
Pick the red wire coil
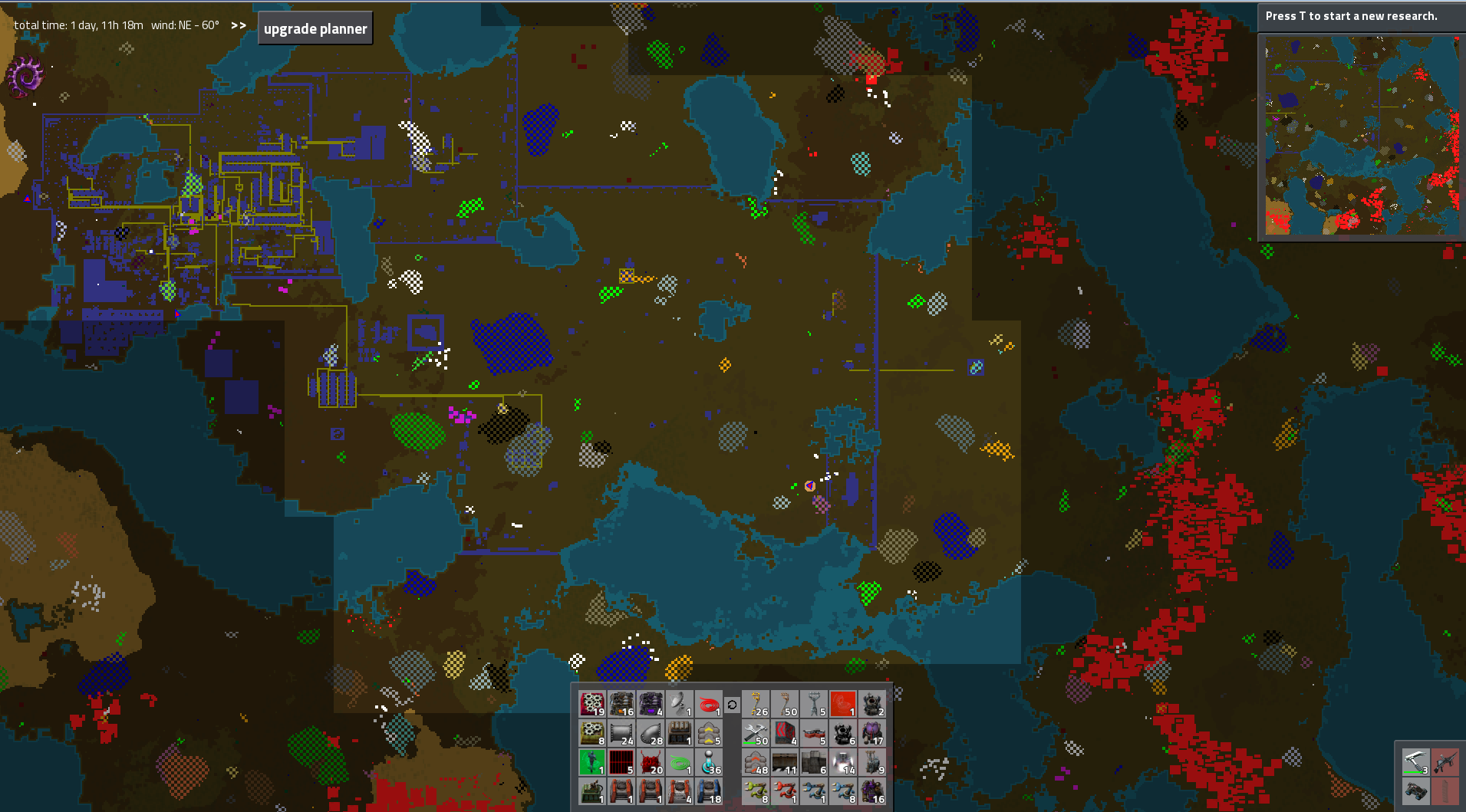click(709, 704)
